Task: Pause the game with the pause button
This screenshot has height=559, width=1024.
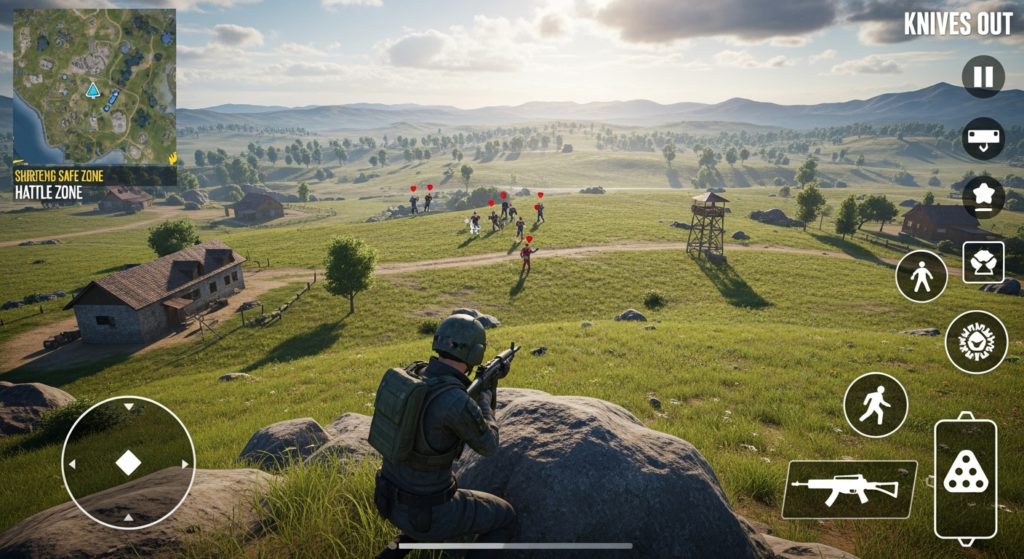Action: point(983,77)
